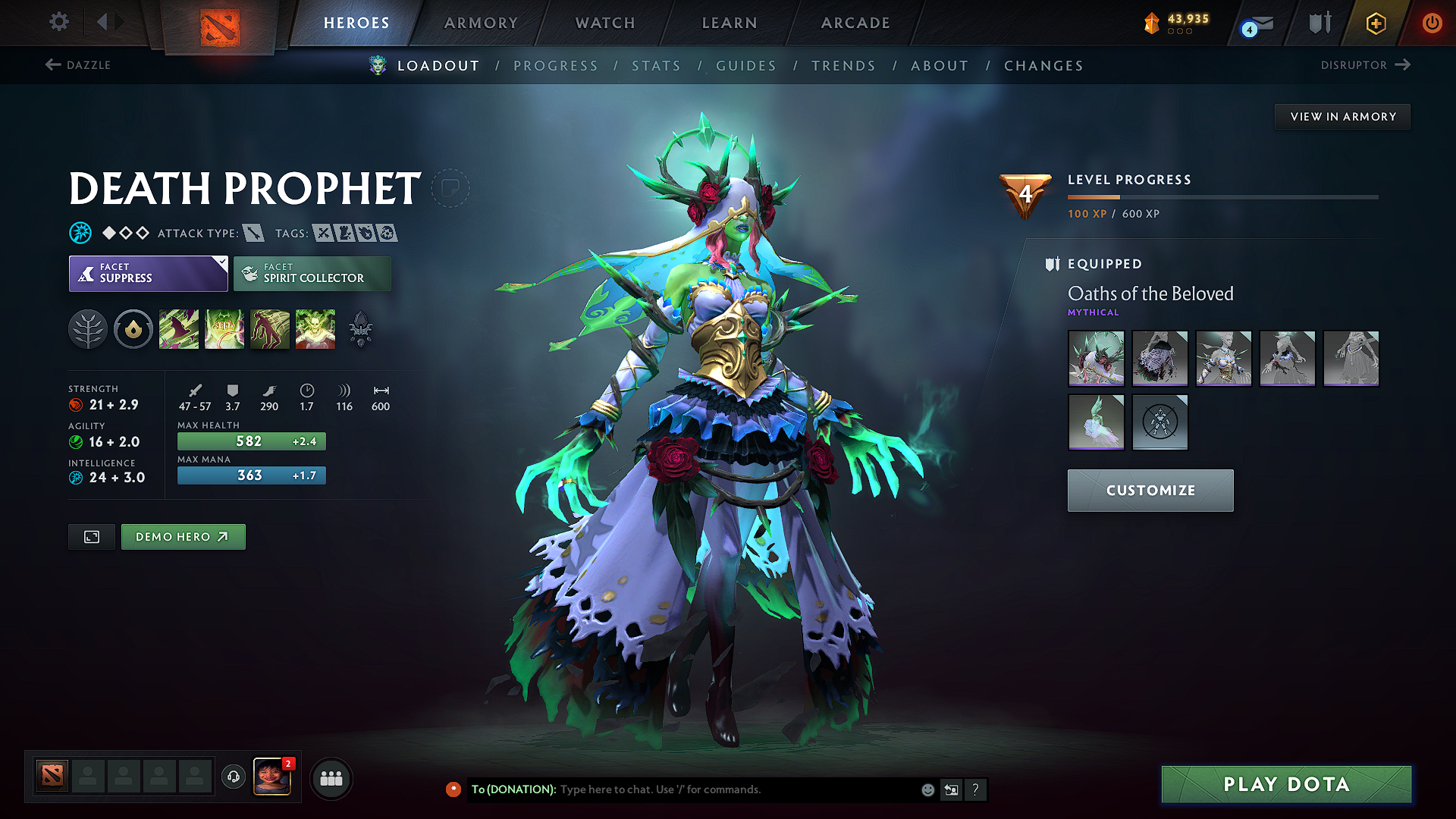Select the Crypt Swarm ability icon

(x=179, y=328)
